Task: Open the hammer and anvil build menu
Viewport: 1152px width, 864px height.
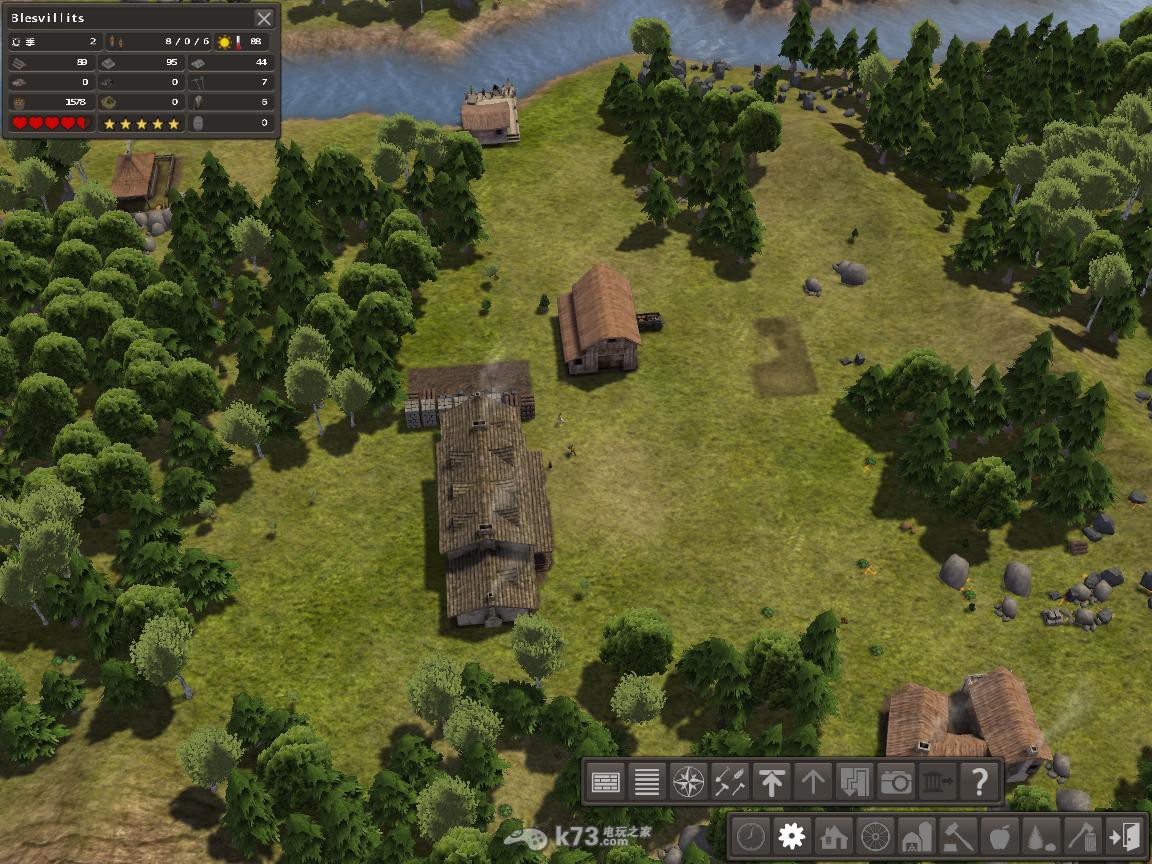Action: point(958,835)
